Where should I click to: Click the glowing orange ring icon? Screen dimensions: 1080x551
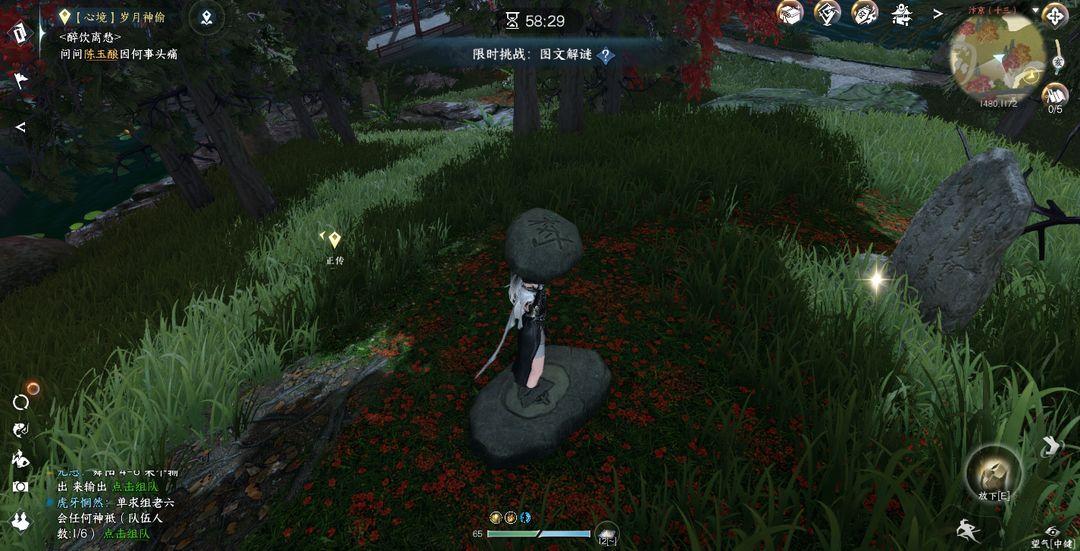pyautogui.click(x=33, y=388)
